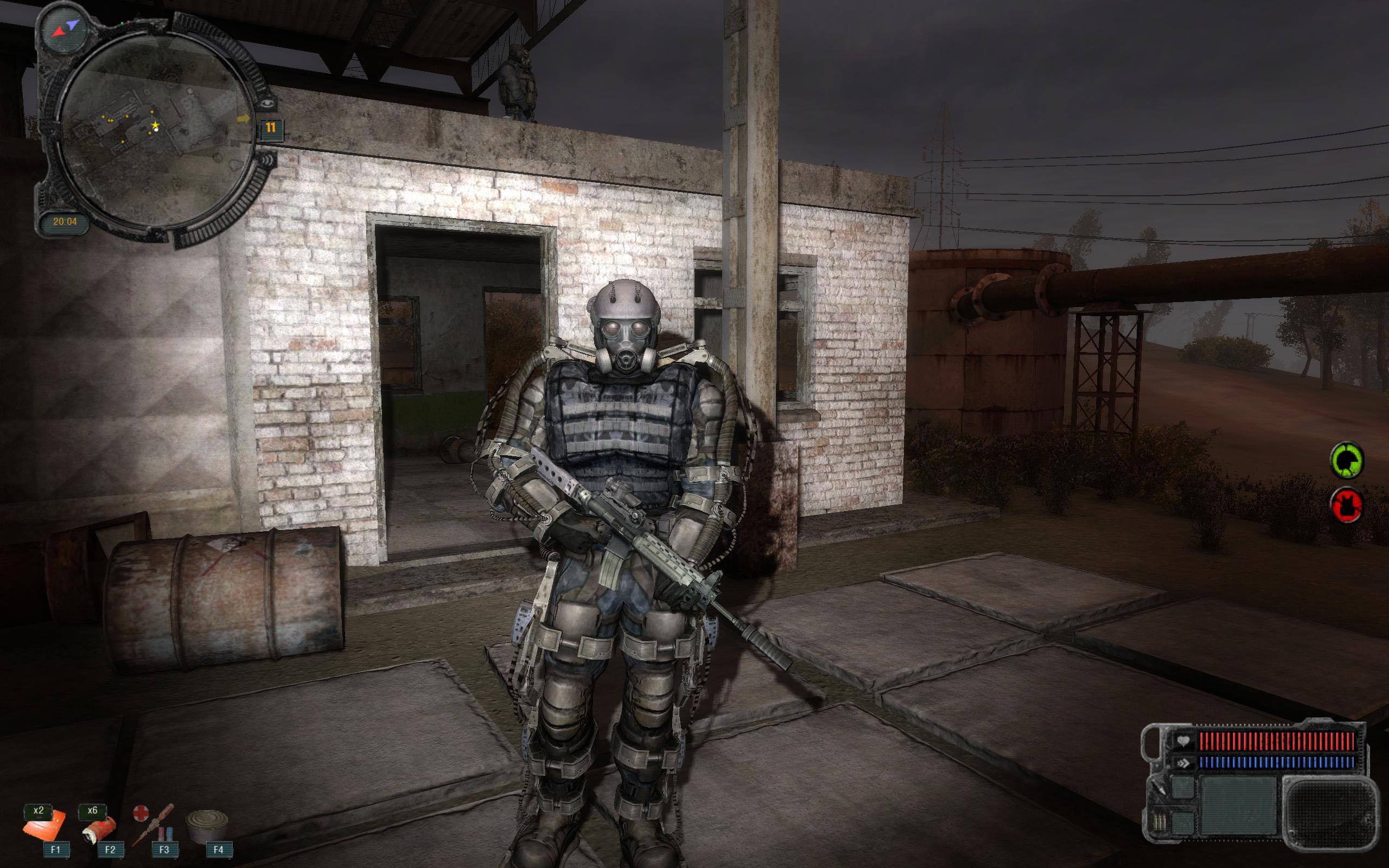Click the yellow contact counter showing 11
Screen dimensions: 1389x868
pyautogui.click(x=271, y=127)
